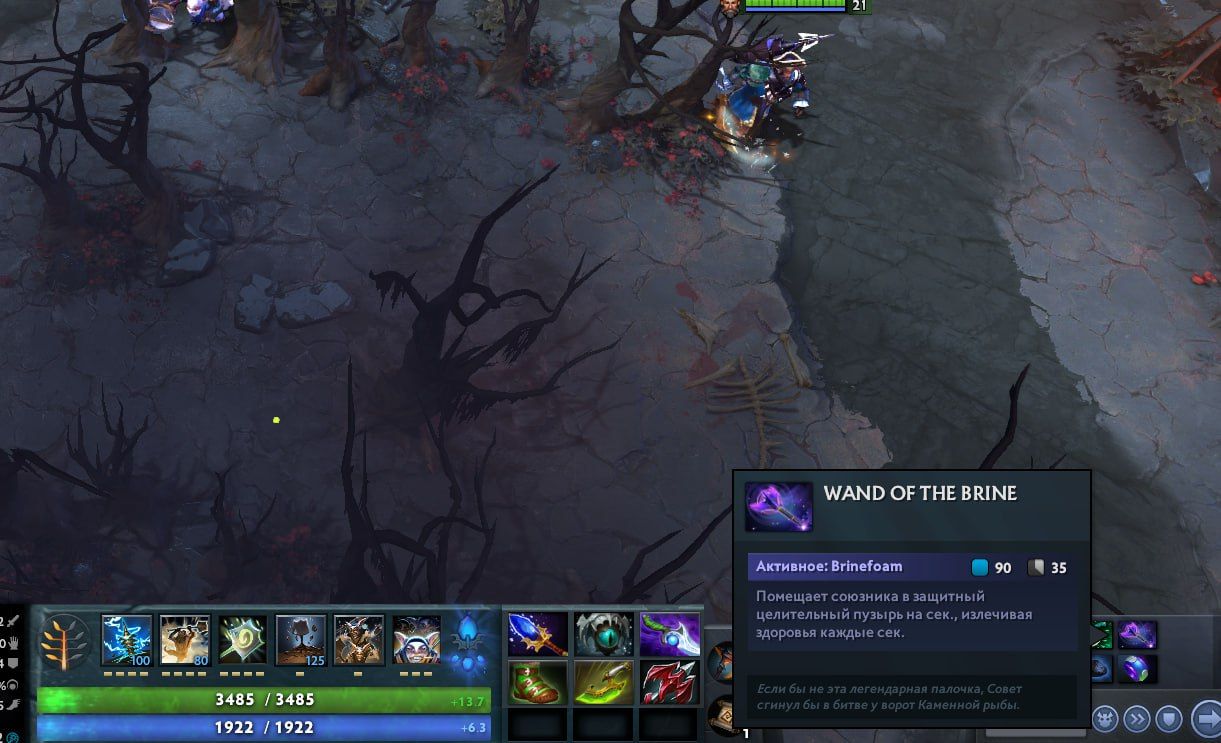Use the green and gold blade item
The image size is (1221, 743).
coord(604,682)
